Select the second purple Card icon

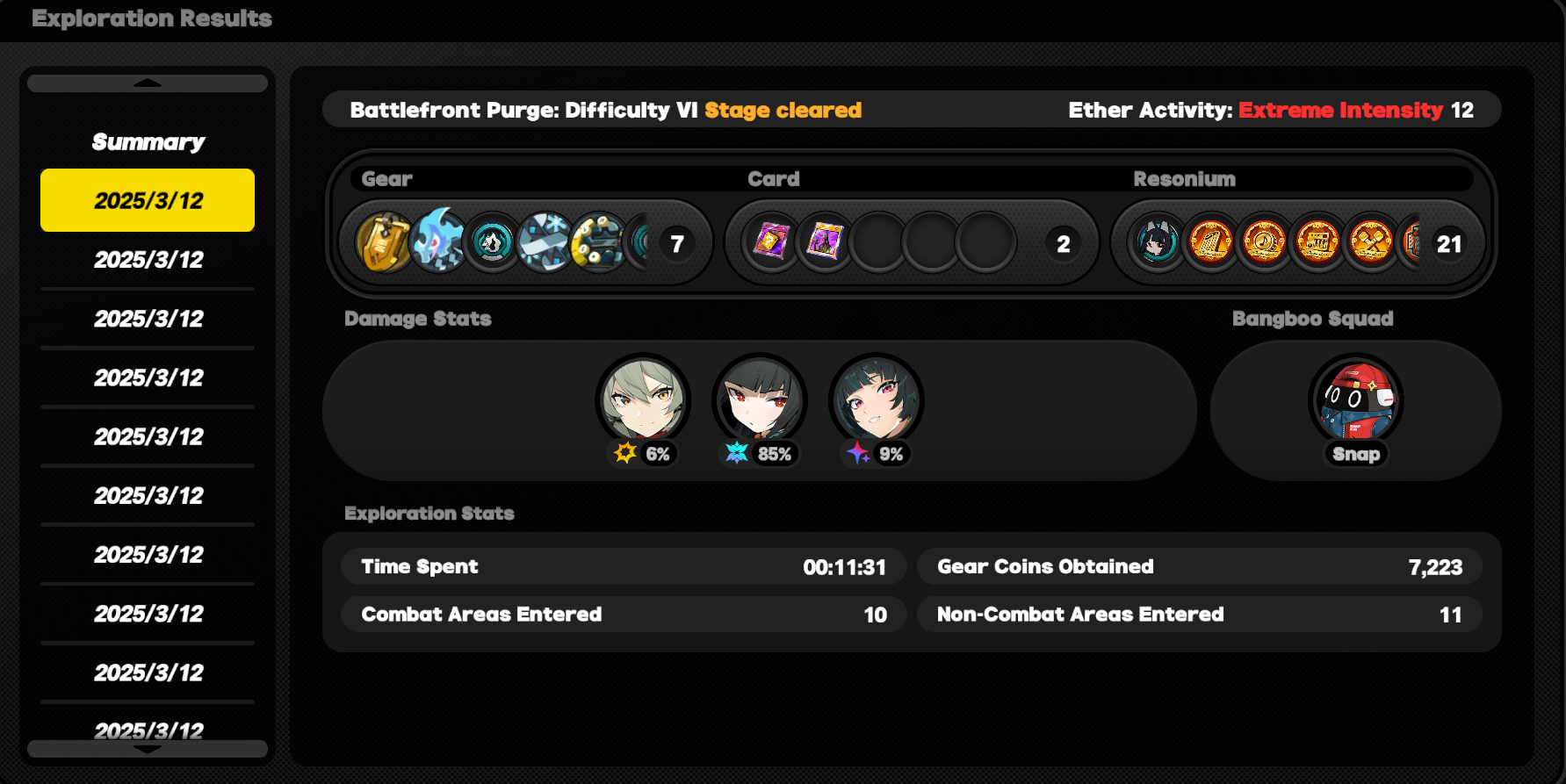click(x=826, y=243)
